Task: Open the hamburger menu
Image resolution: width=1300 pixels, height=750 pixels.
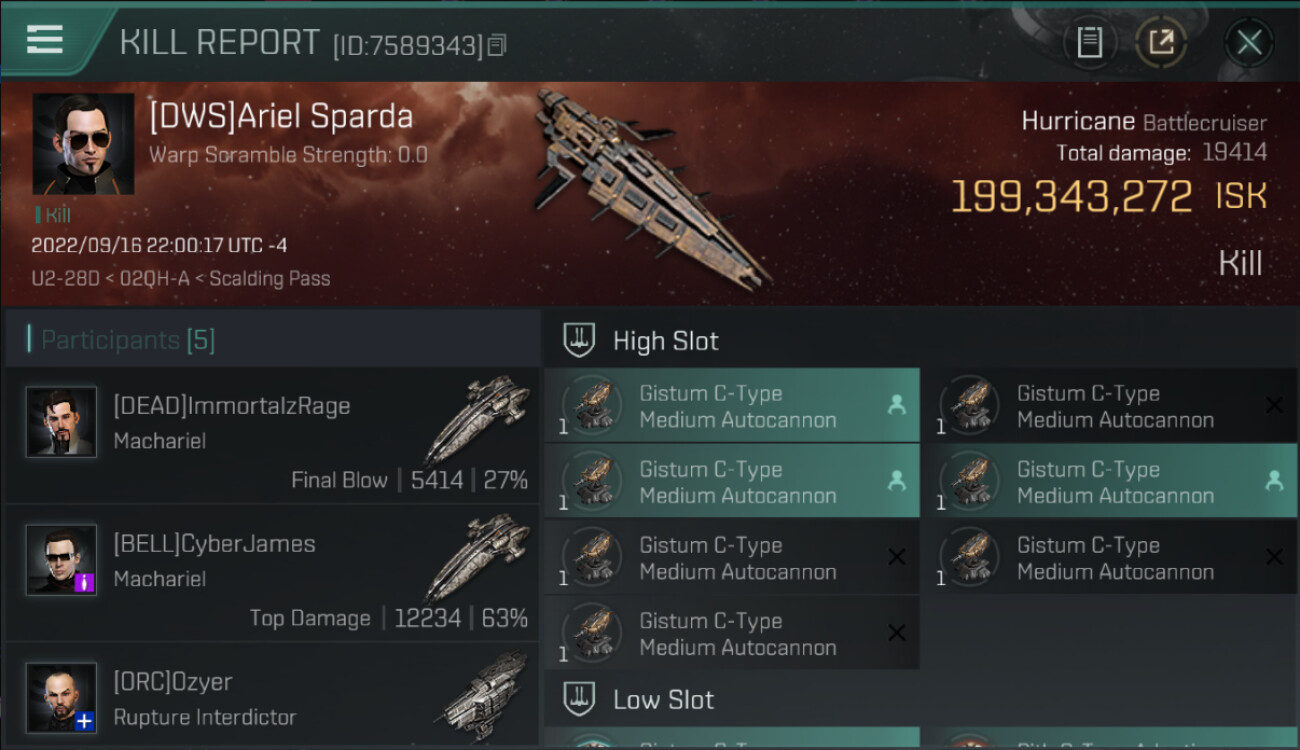Action: [x=45, y=40]
